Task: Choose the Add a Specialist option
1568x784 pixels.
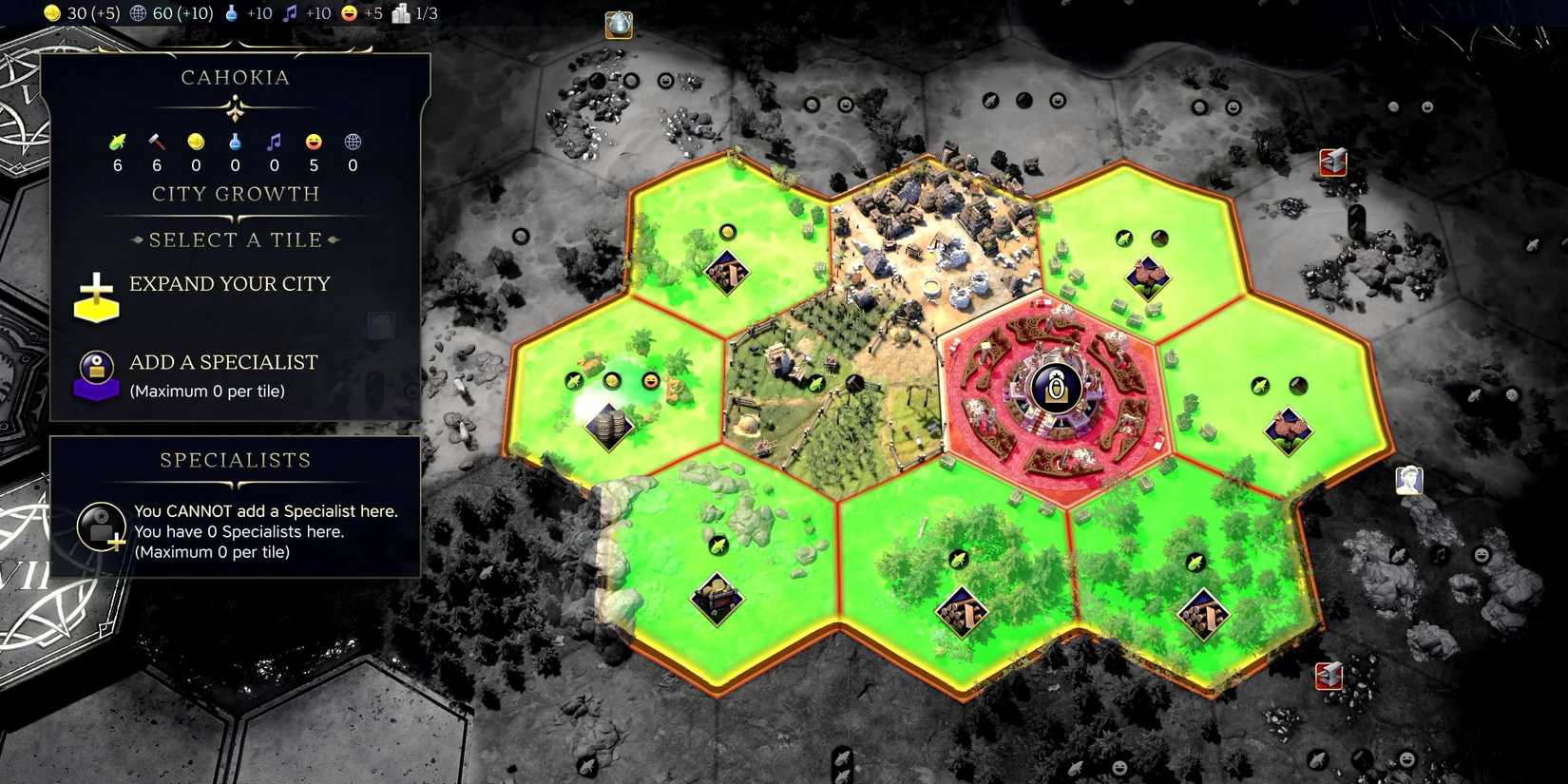Action: click(x=223, y=362)
